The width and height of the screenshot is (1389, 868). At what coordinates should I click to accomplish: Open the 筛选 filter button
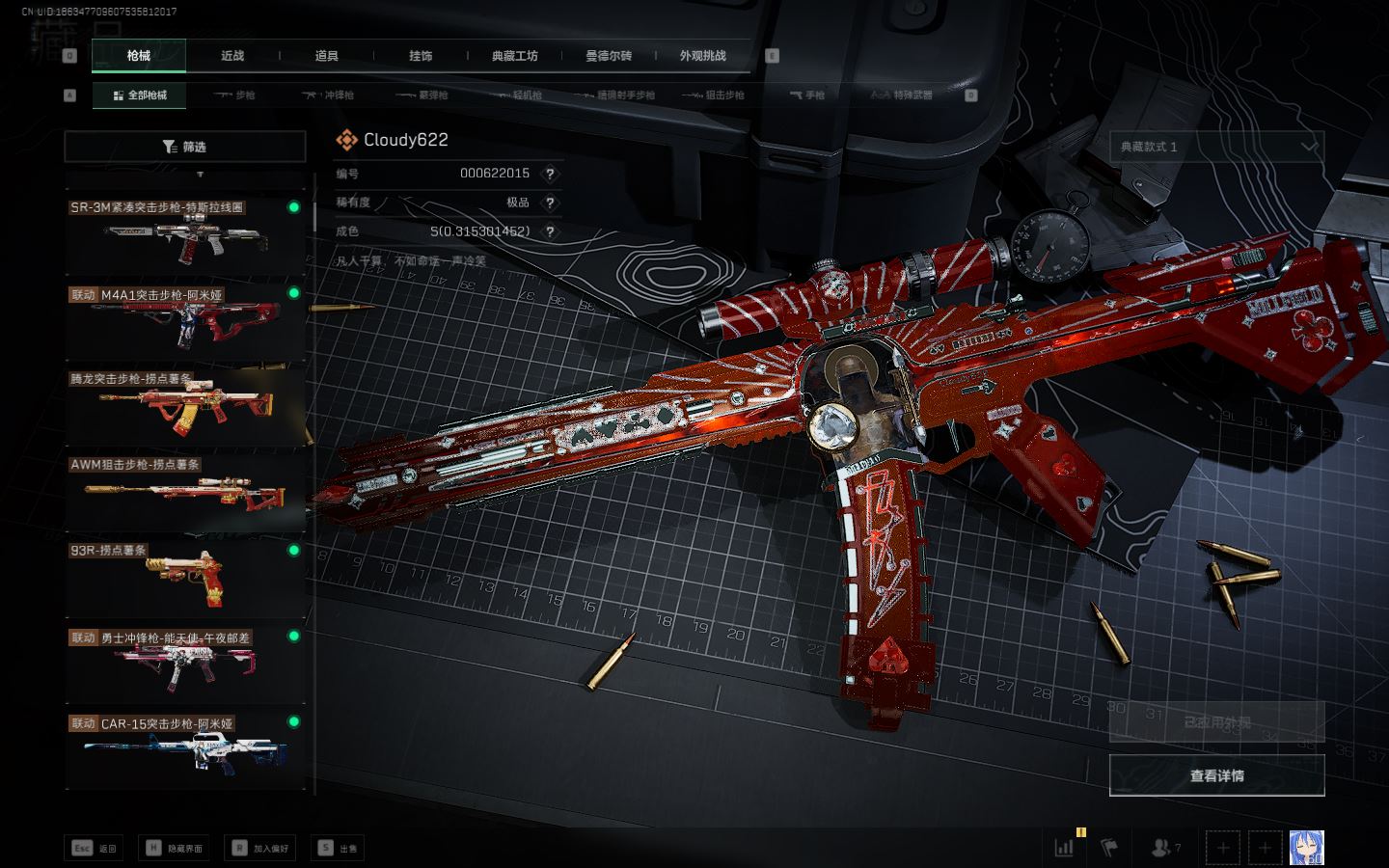click(x=185, y=147)
